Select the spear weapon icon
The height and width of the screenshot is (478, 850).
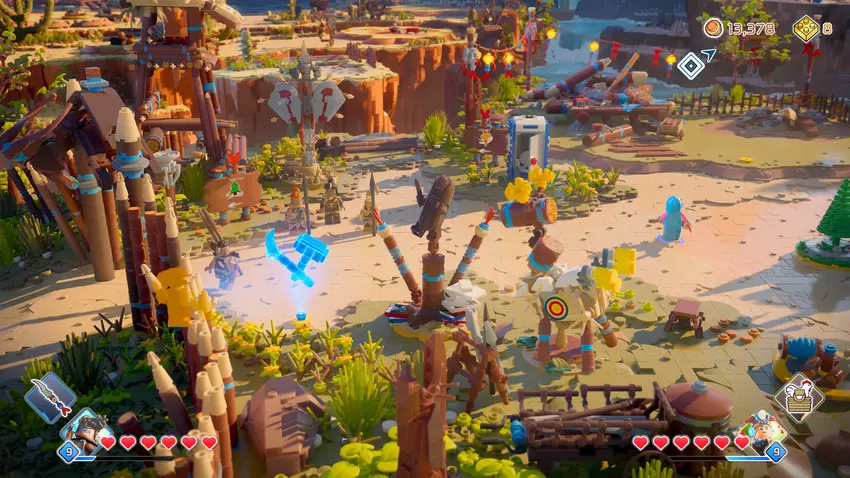coord(50,397)
